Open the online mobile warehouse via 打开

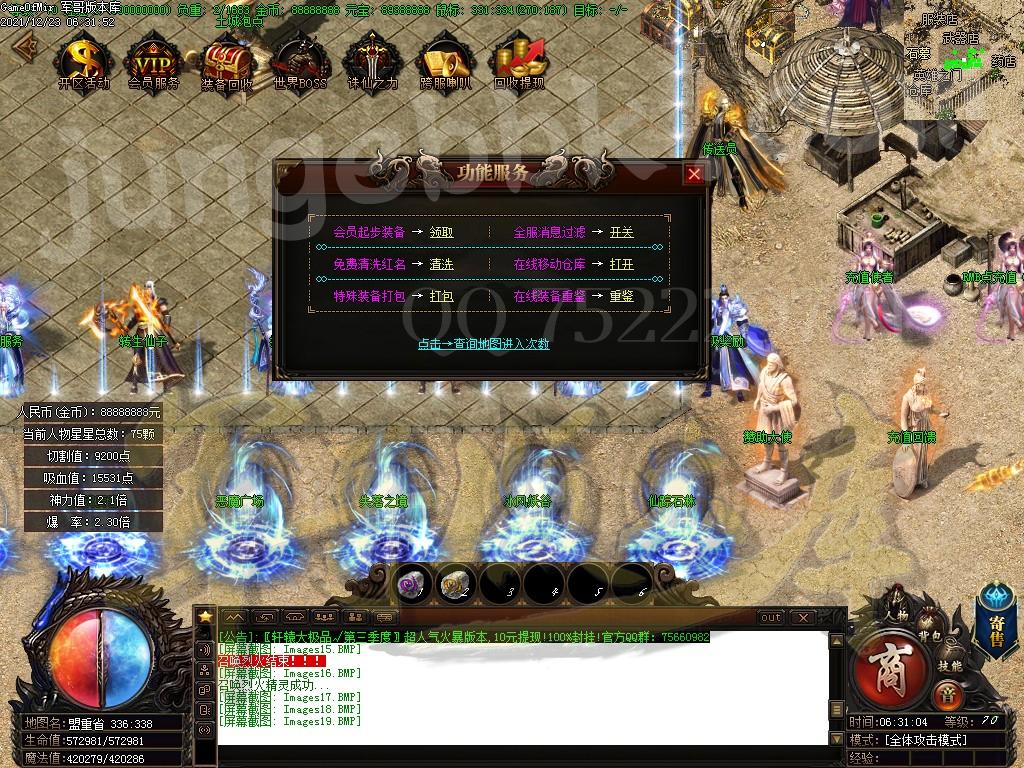[621, 265]
